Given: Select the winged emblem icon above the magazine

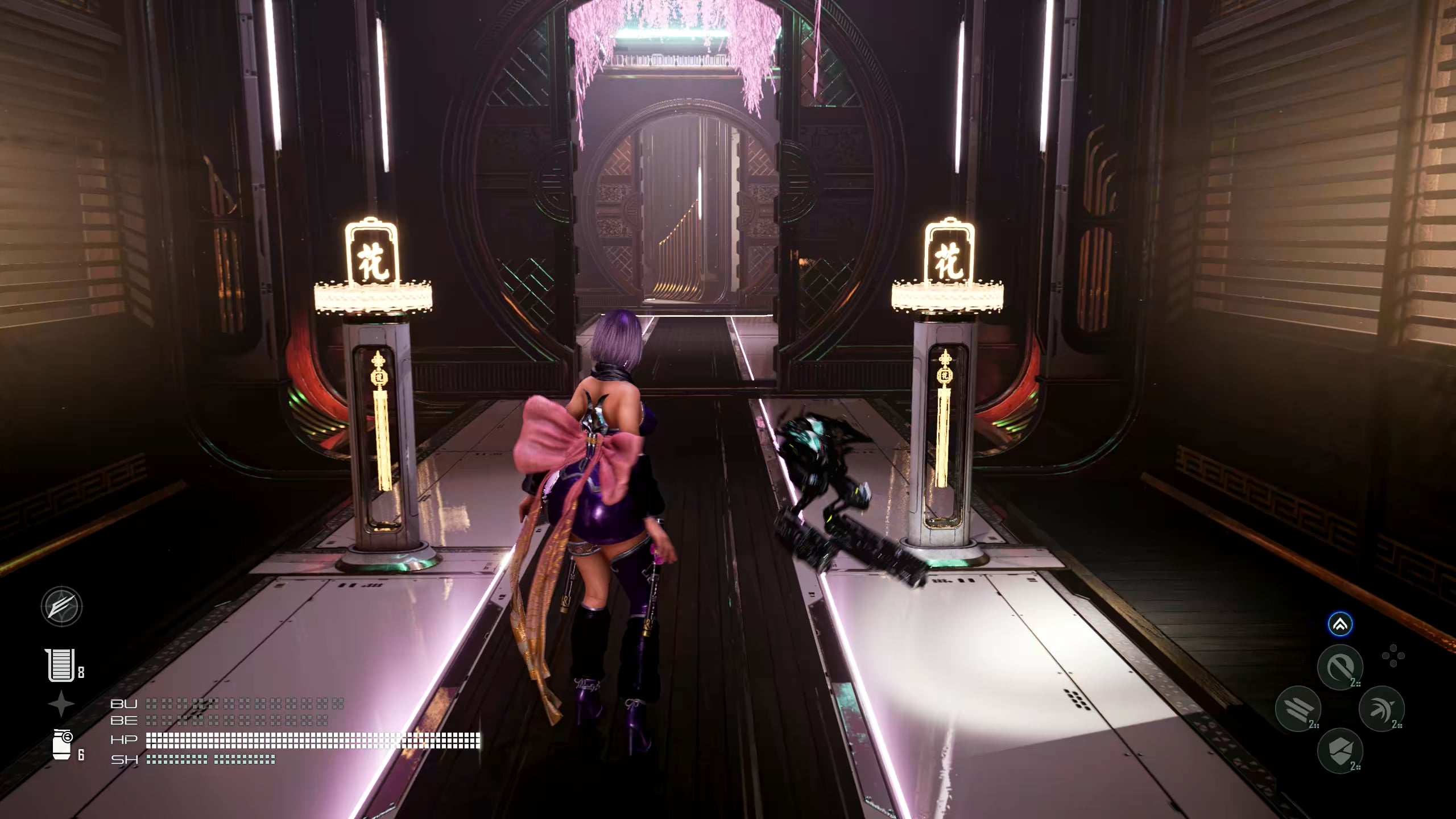Looking at the screenshot, I should click(61, 606).
